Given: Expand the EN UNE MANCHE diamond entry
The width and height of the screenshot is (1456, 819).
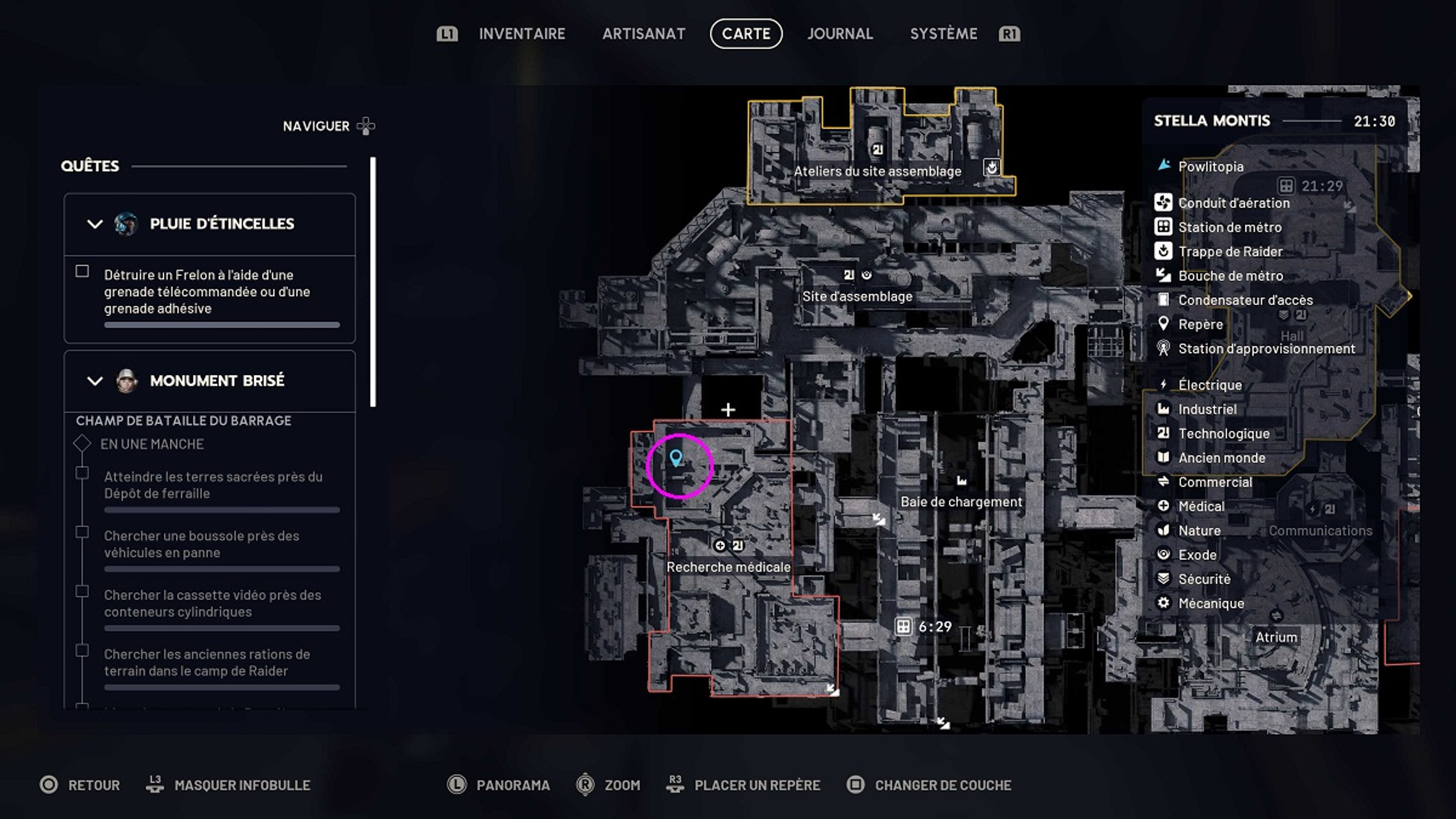Looking at the screenshot, I should [81, 443].
